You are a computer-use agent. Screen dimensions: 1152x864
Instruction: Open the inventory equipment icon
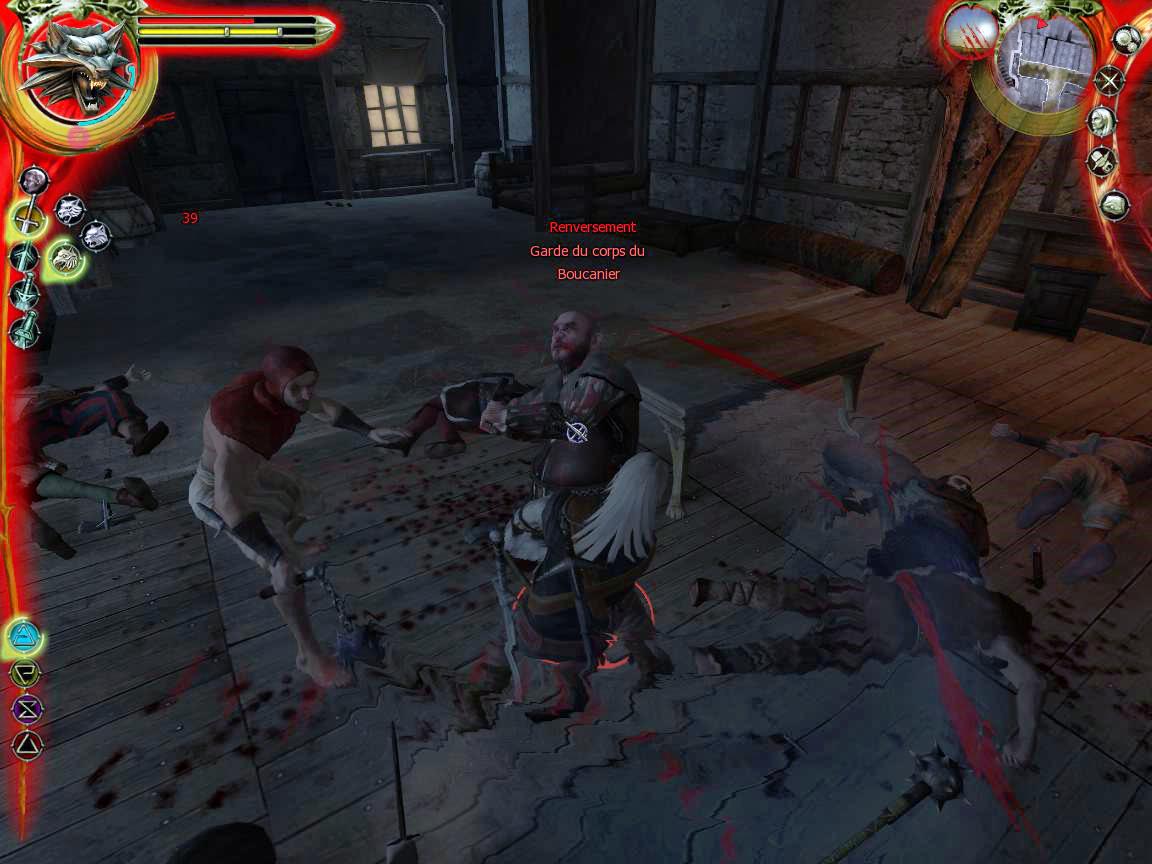pyautogui.click(x=1102, y=161)
